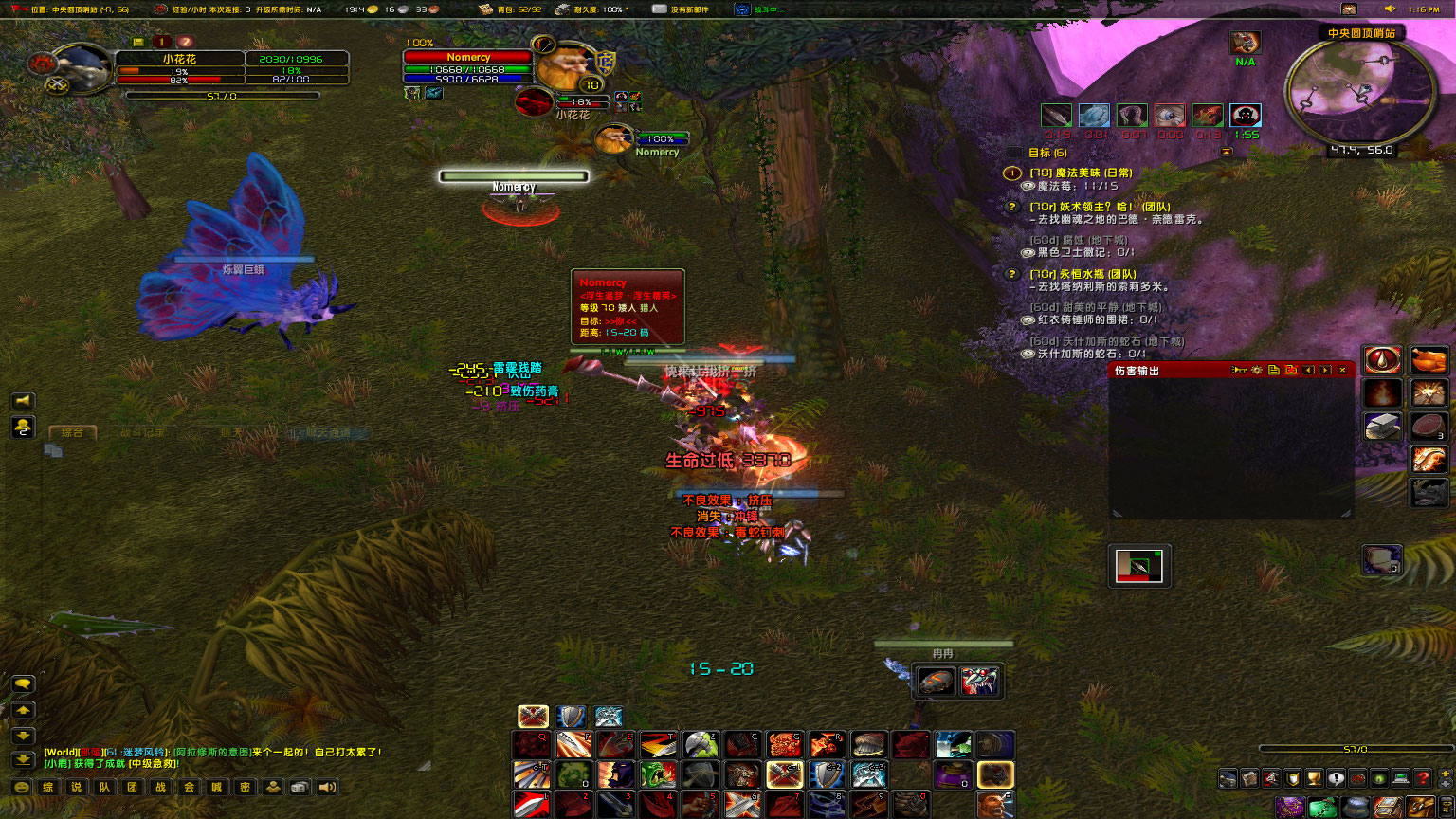This screenshot has width=1456, height=819.
Task: Open the character info micro menu icon
Action: click(x=1228, y=777)
